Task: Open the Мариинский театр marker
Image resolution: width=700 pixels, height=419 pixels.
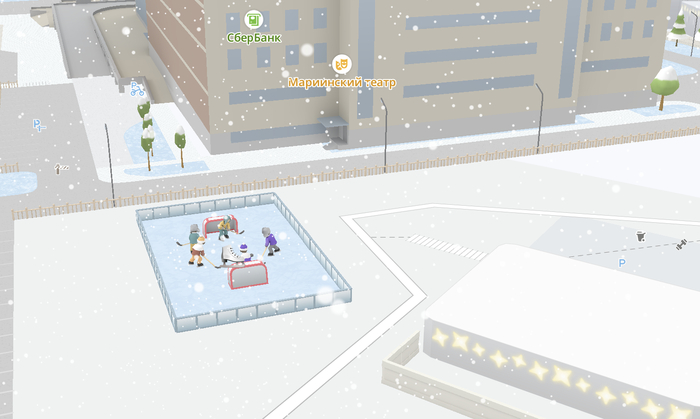Action: (x=341, y=64)
